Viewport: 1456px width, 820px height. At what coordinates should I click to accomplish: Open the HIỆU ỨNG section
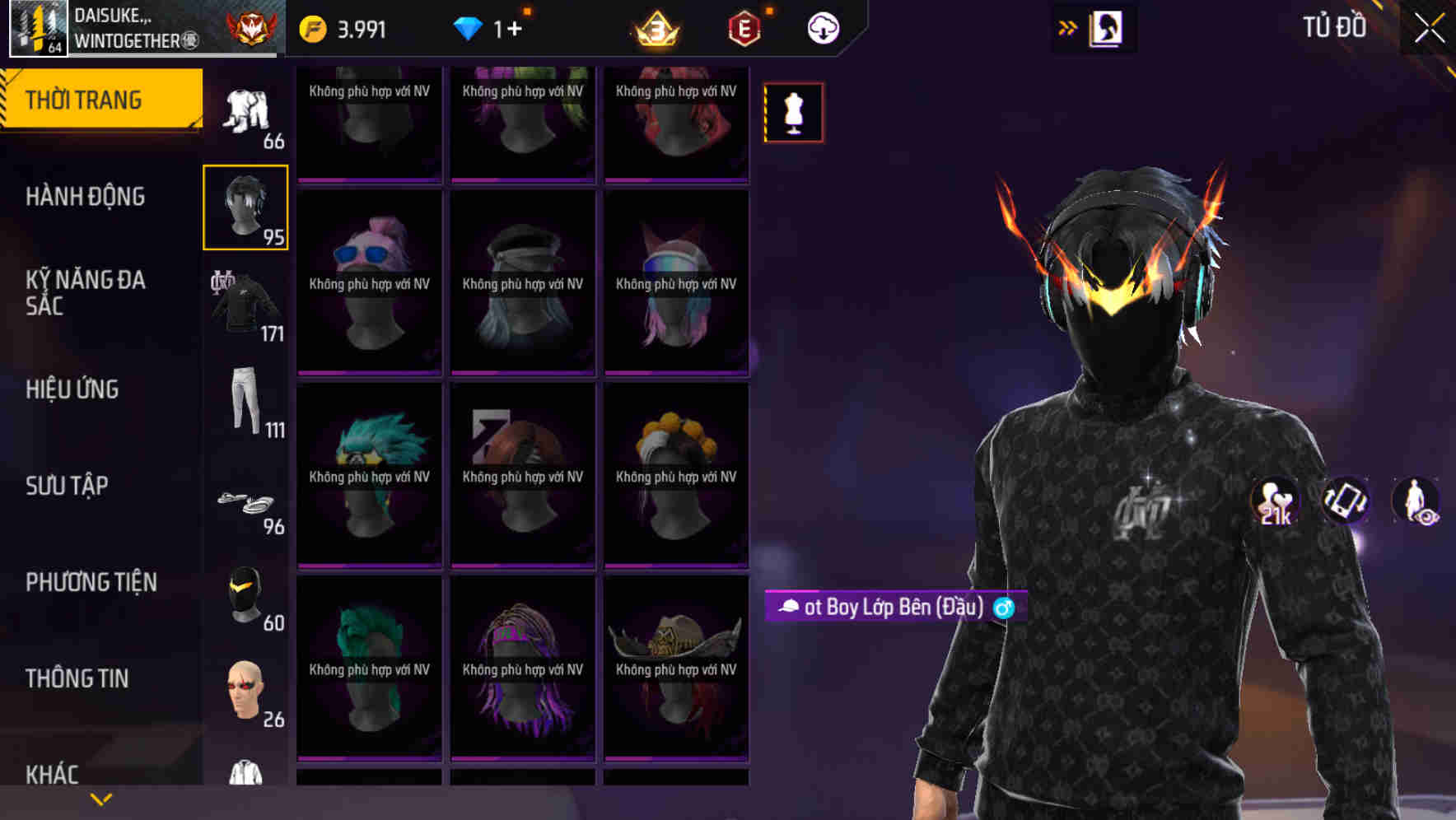click(x=72, y=389)
